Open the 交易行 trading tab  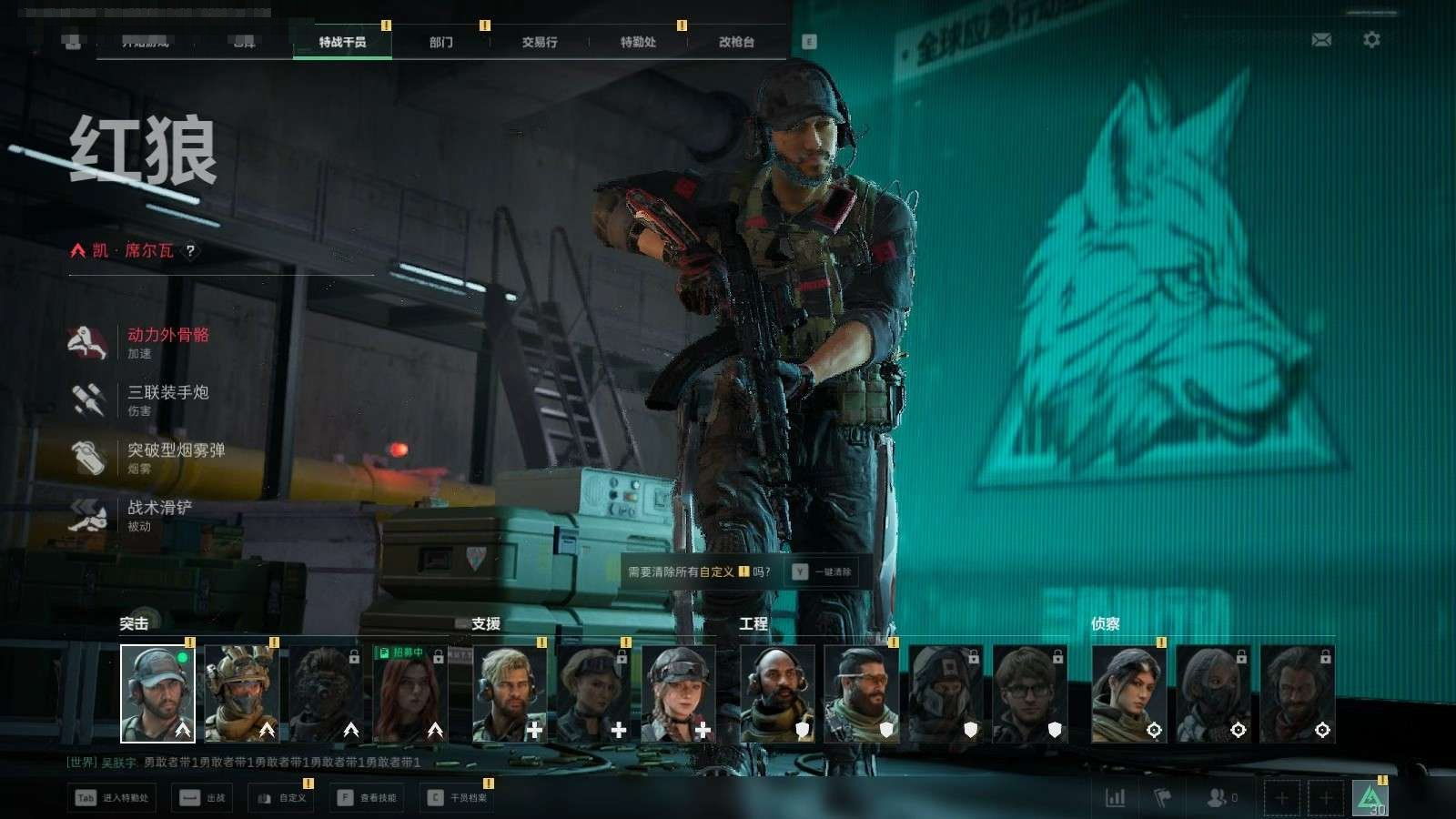tap(540, 42)
